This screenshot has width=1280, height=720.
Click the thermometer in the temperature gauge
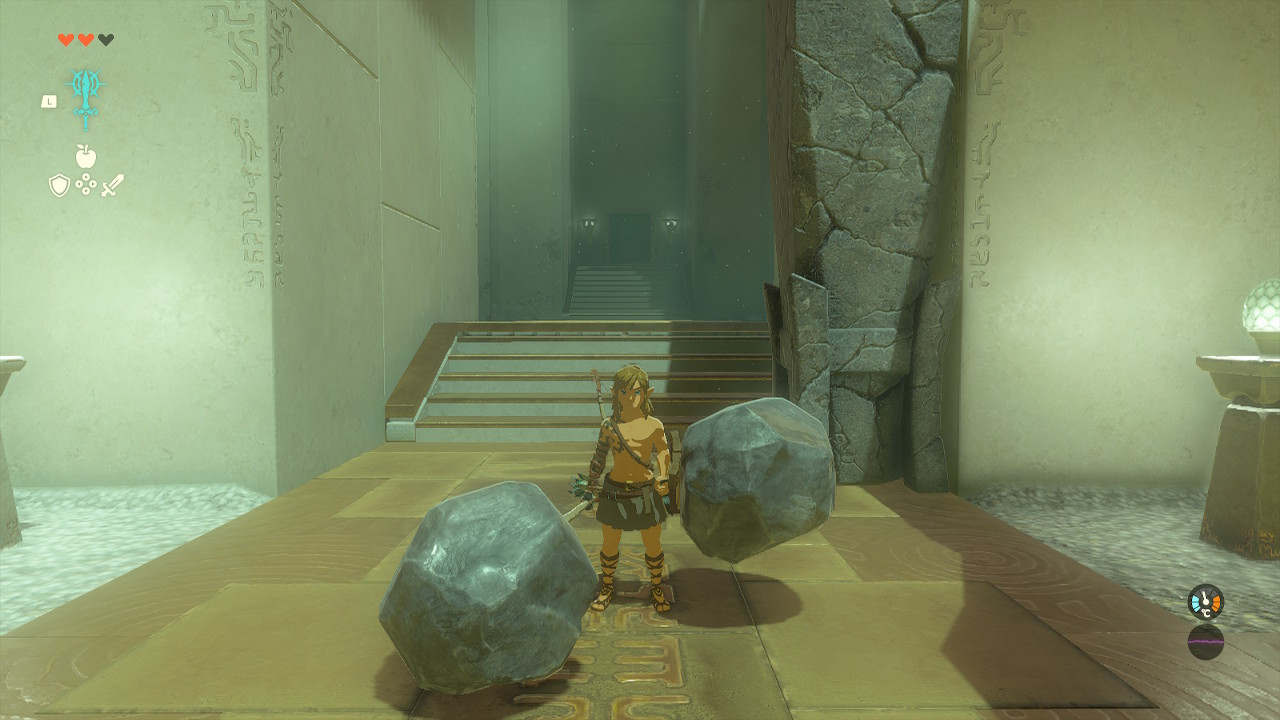click(x=1205, y=600)
